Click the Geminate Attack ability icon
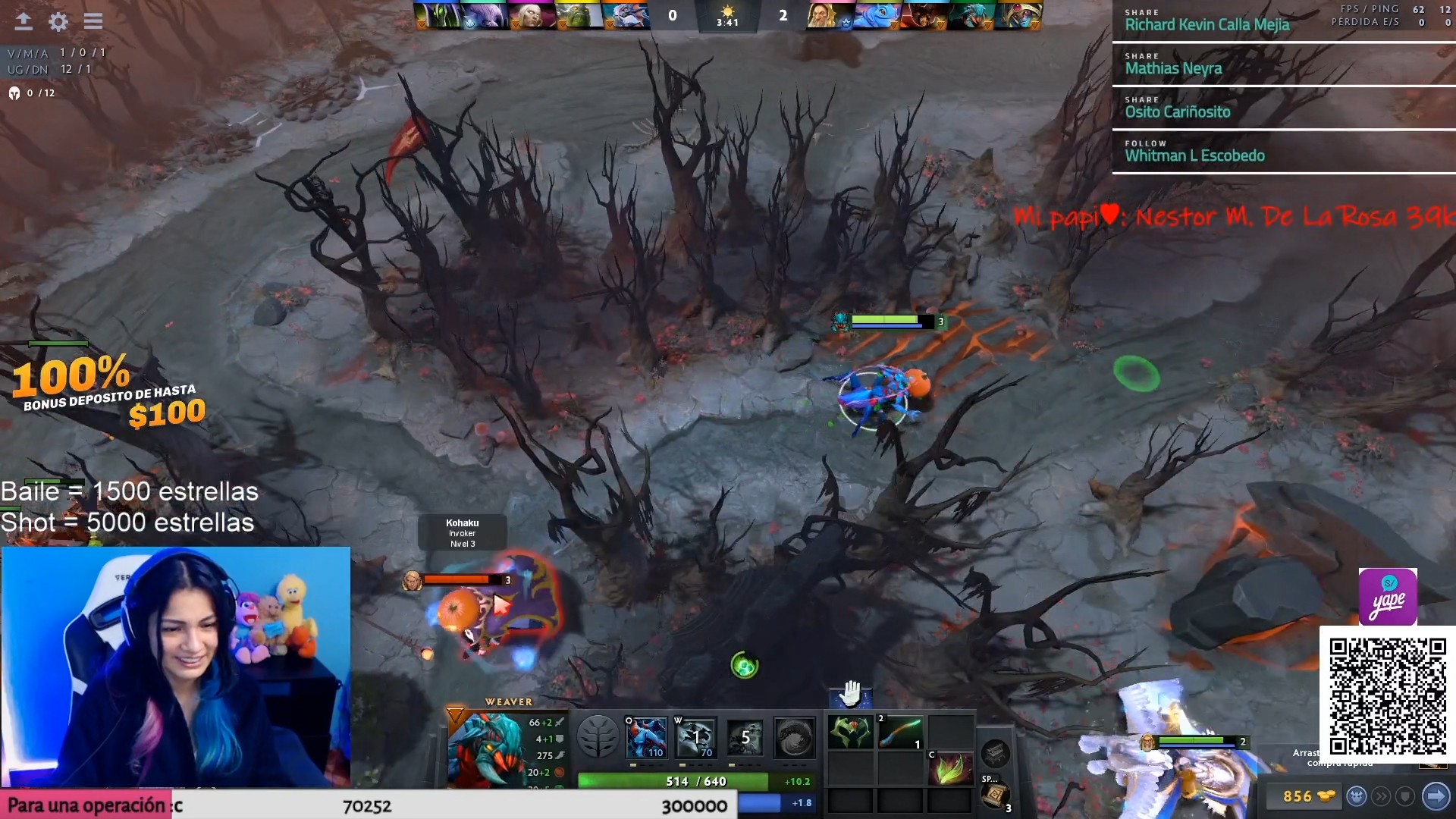 pyautogui.click(x=745, y=736)
